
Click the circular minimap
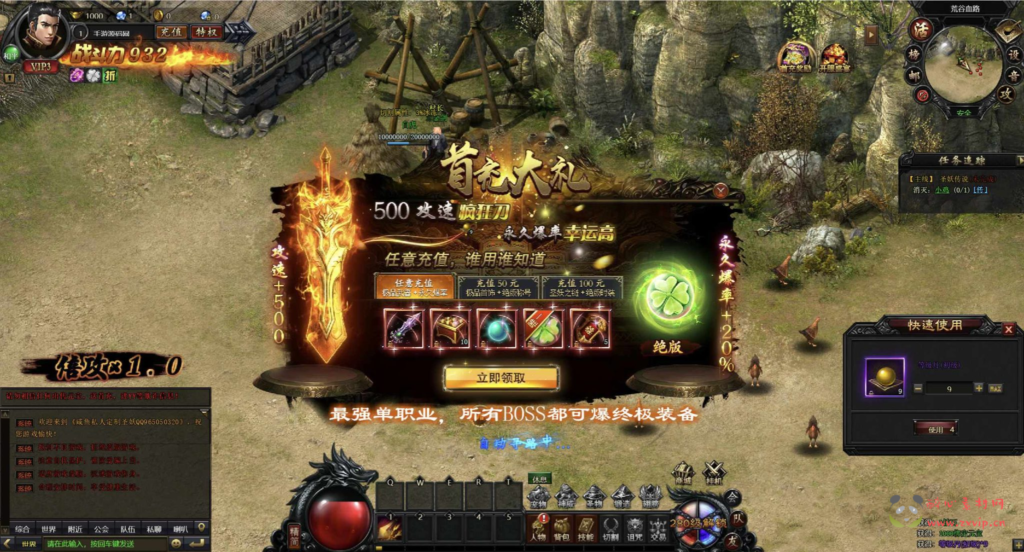pyautogui.click(x=963, y=65)
